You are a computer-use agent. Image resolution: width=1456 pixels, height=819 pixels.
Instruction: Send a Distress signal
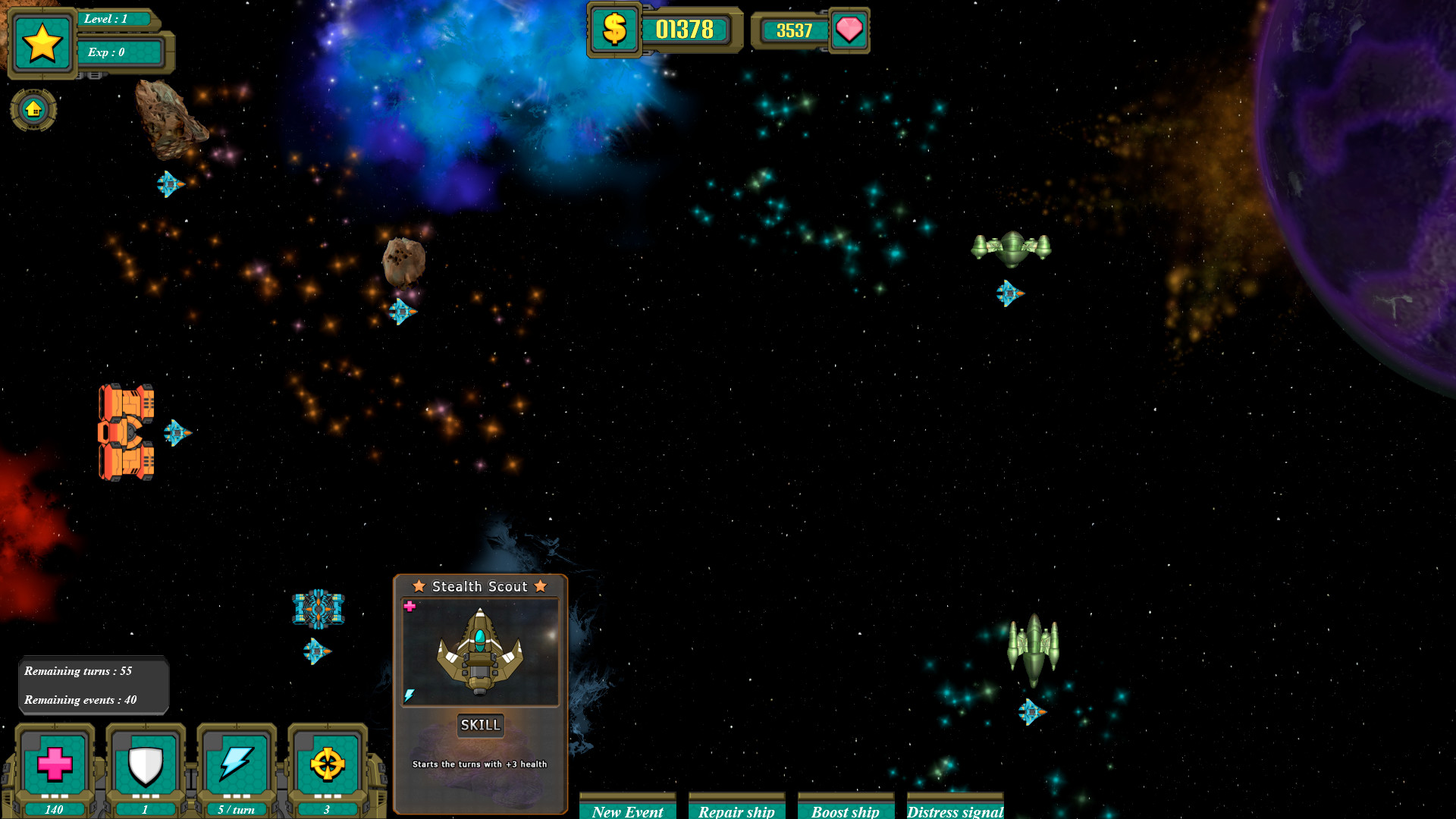(955, 809)
